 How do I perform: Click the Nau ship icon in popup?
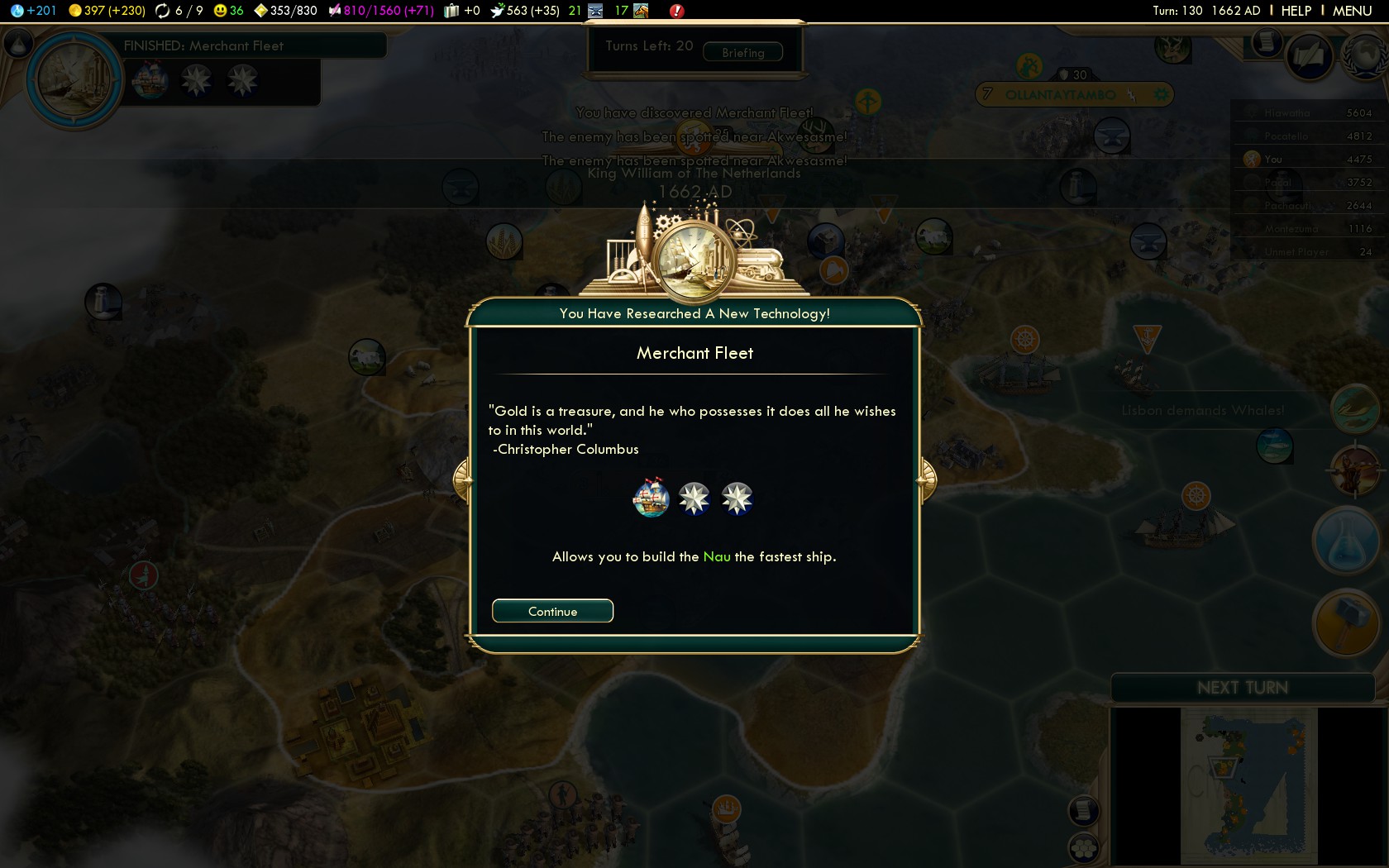651,498
